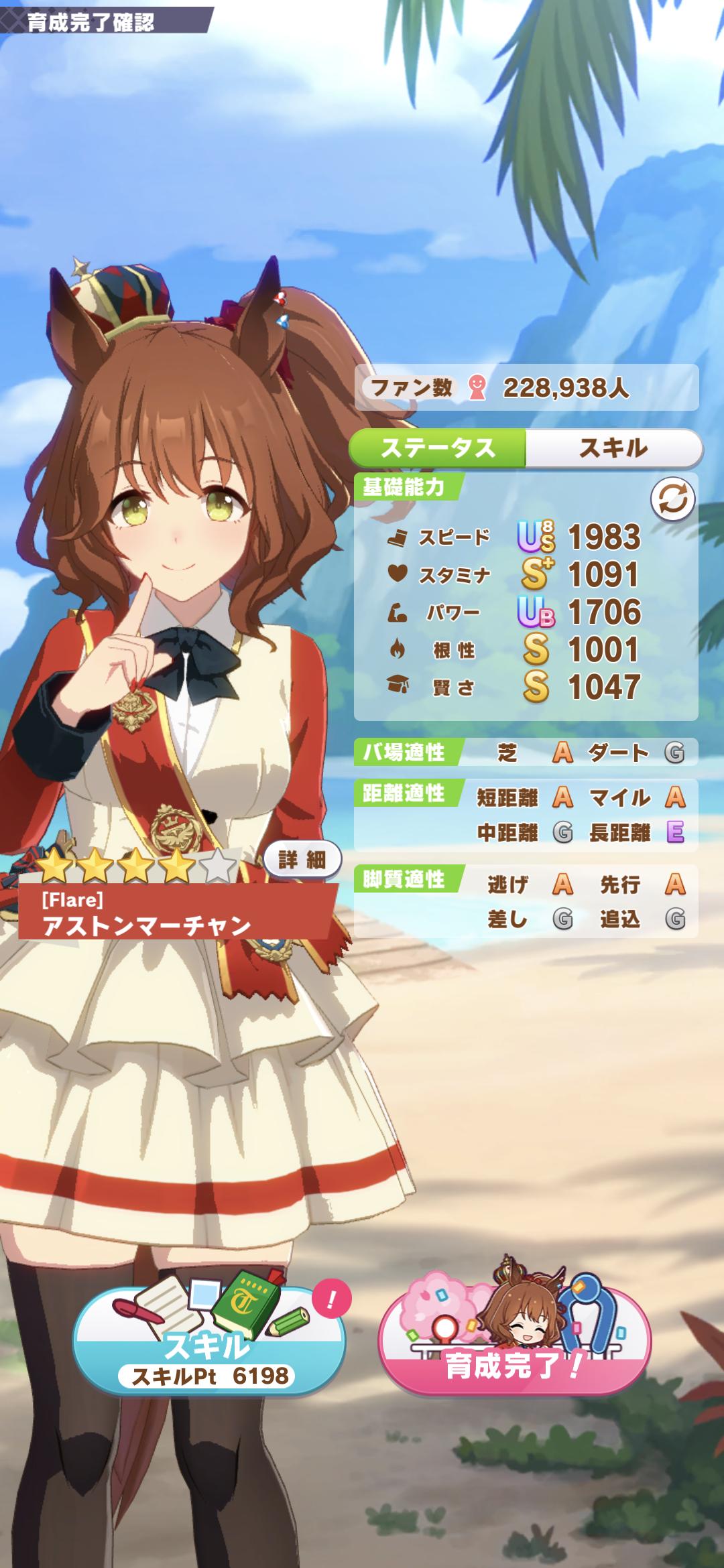Switch to the スキル tab
724x1568 pixels.
(x=613, y=448)
